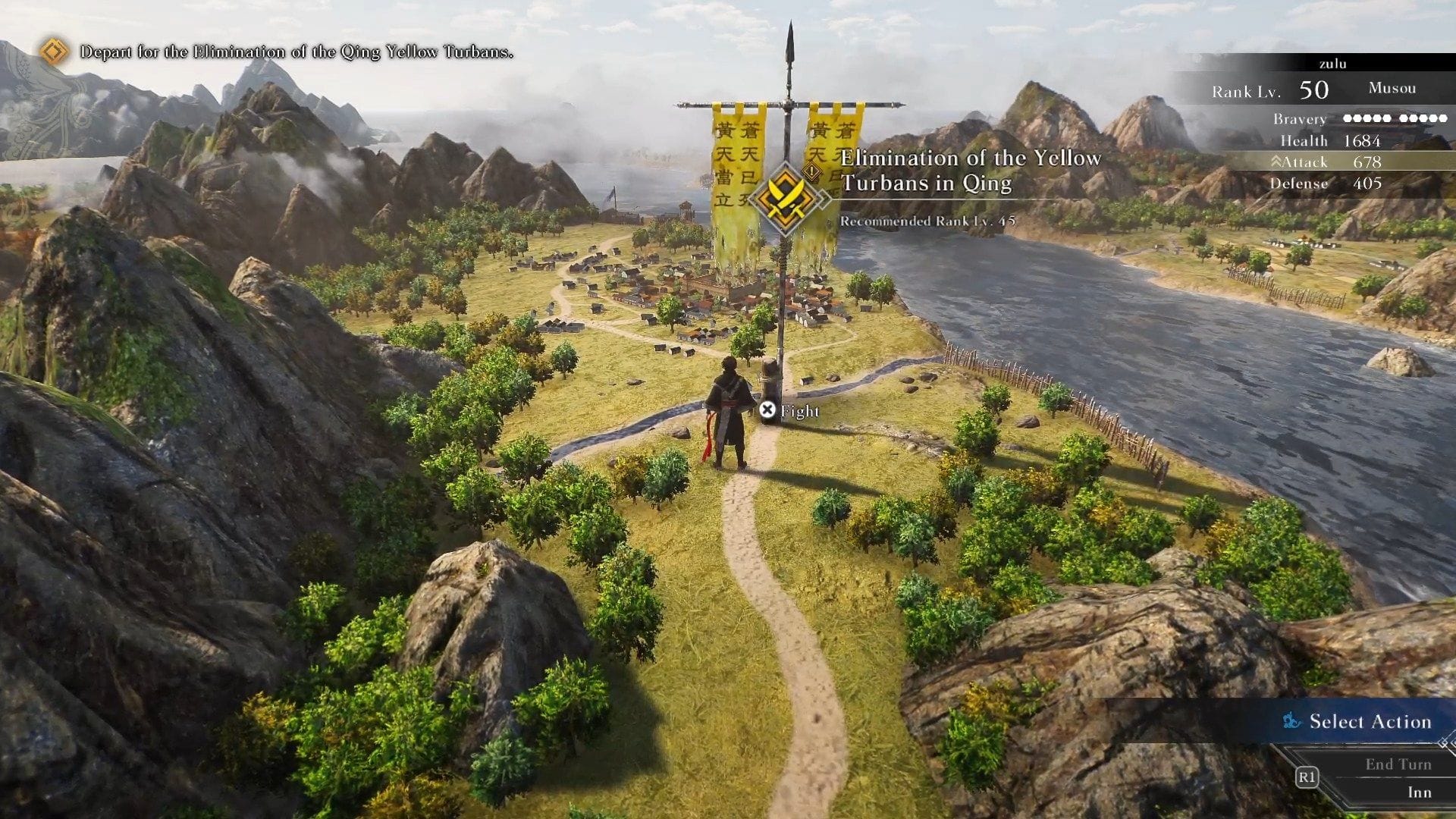Choose the Inn action
Viewport: 1456px width, 819px height.
pos(1419,792)
